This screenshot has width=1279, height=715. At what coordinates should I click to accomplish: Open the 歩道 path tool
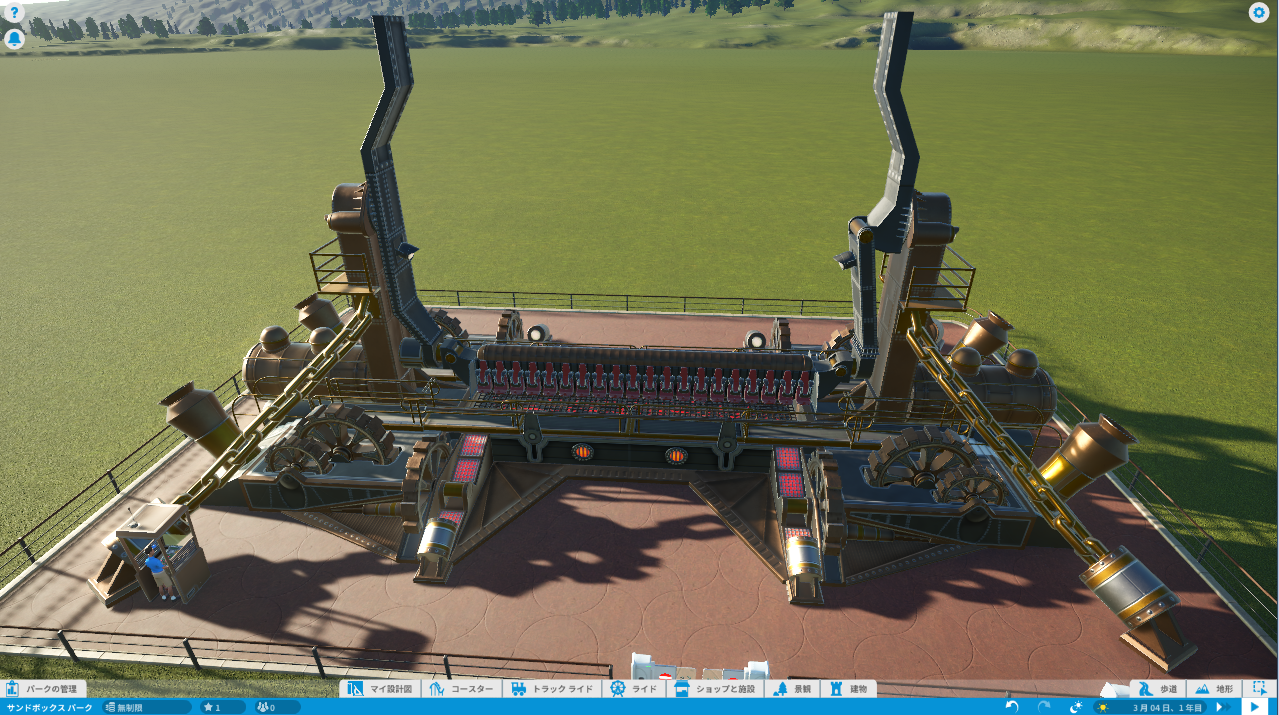(x=1158, y=689)
